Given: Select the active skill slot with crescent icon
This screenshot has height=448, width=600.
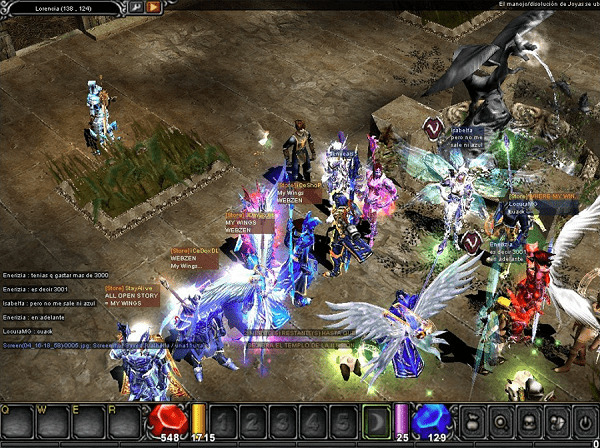Looking at the screenshot, I should (x=375, y=422).
